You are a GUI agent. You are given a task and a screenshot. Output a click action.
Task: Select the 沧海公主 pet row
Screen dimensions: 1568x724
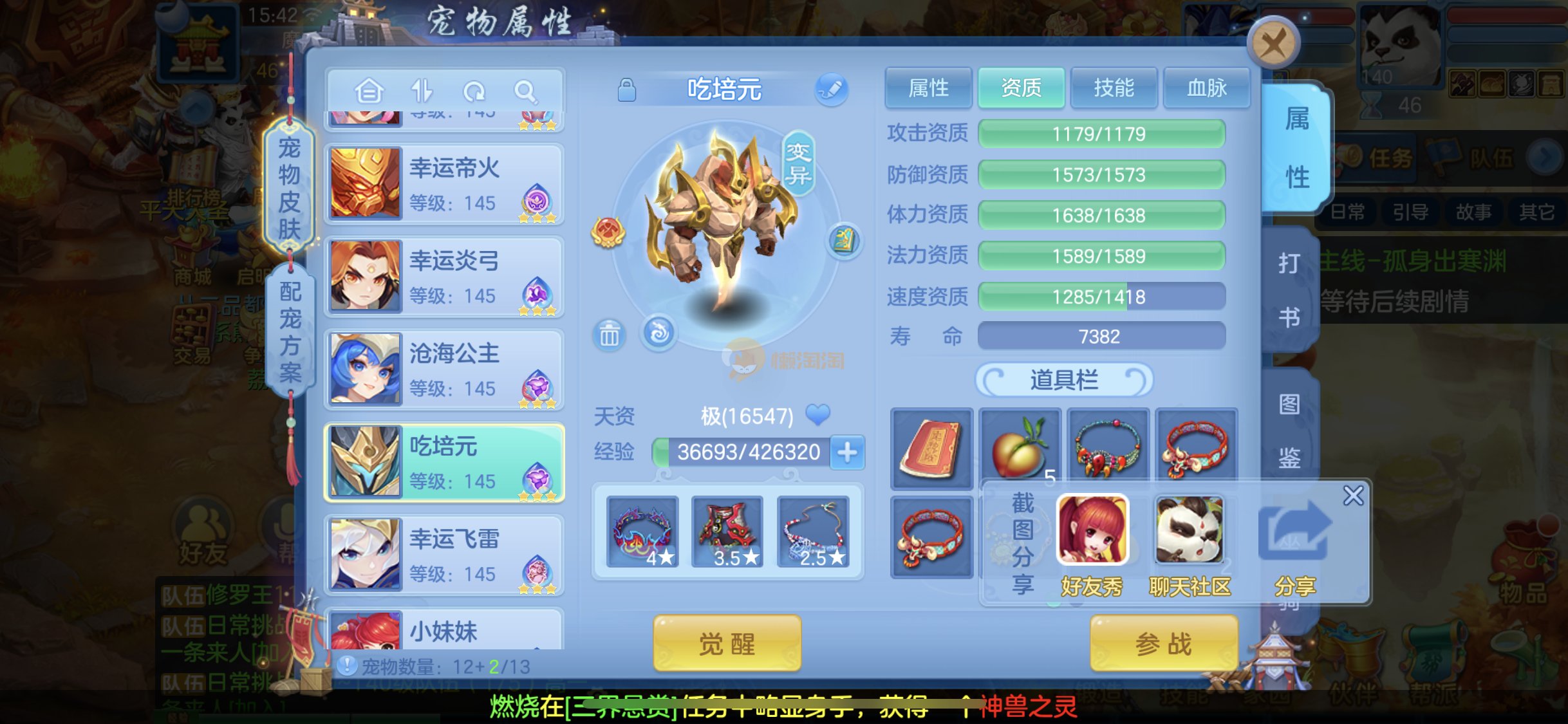pos(444,369)
